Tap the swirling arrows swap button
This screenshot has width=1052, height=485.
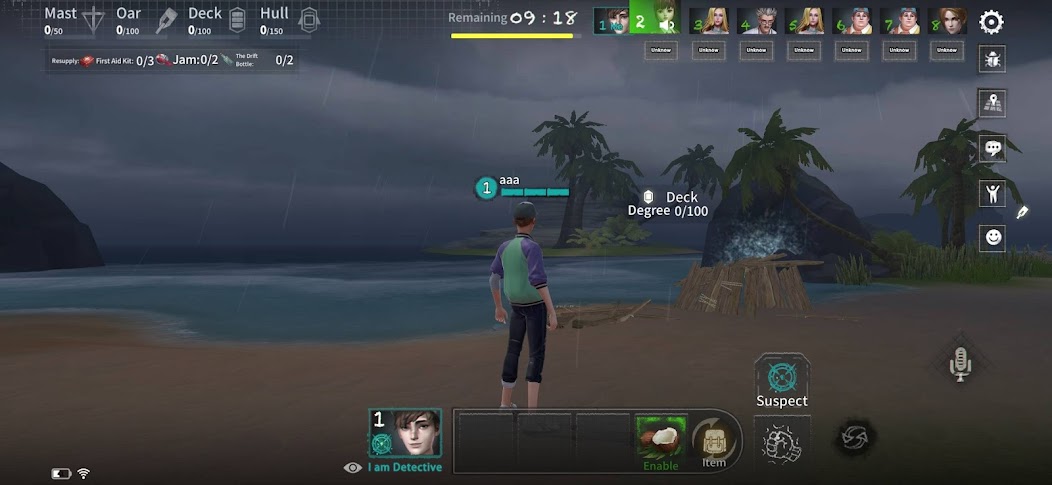(855, 438)
